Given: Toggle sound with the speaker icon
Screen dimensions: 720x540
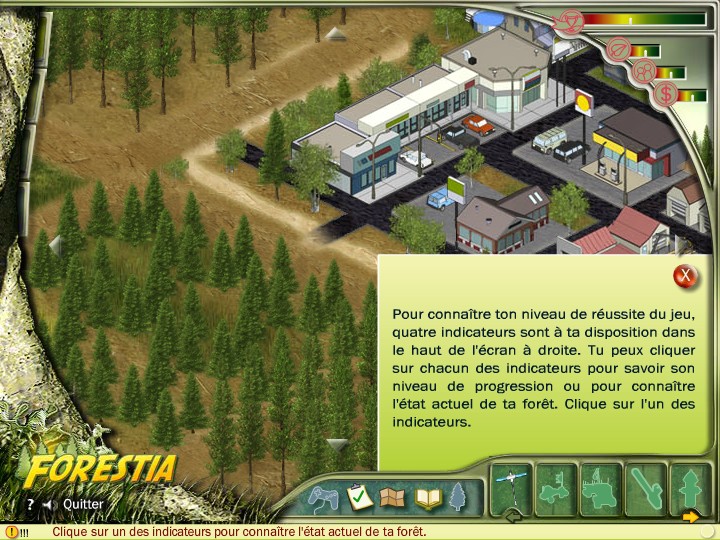Looking at the screenshot, I should pyautogui.click(x=48, y=505).
